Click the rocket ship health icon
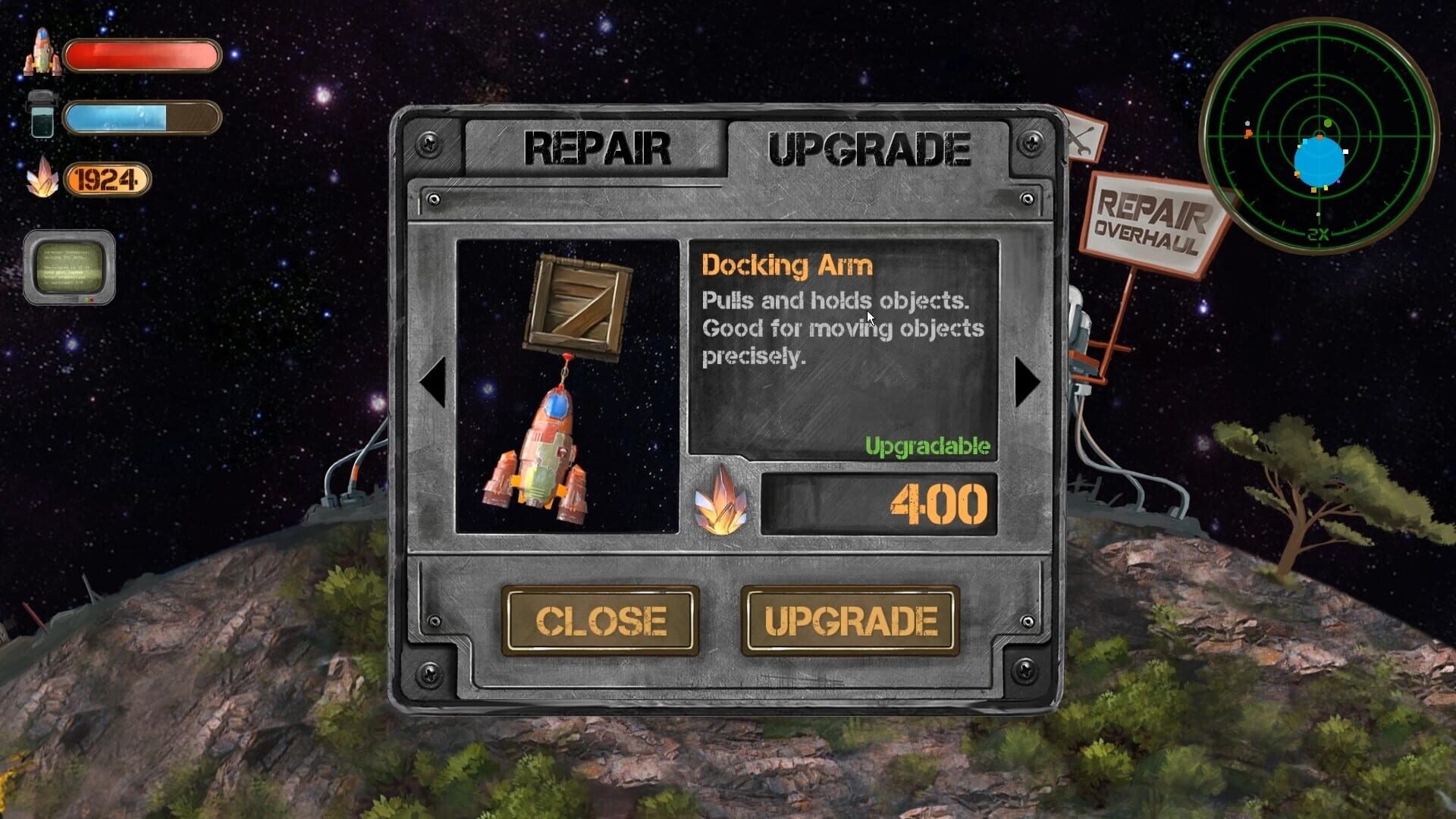Screen dimensions: 1456x819 pyautogui.click(x=42, y=53)
